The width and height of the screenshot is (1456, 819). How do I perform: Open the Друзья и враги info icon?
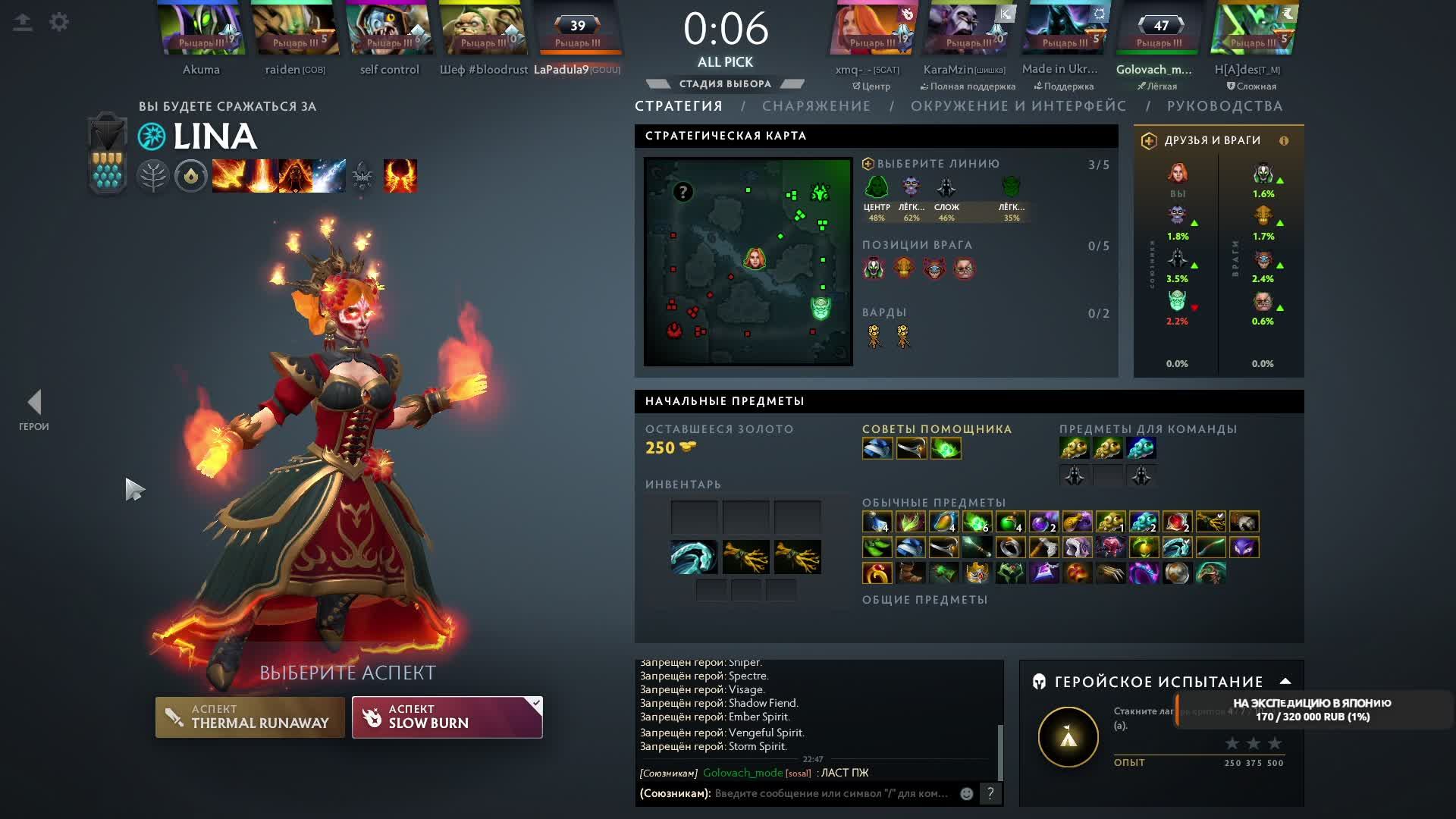click(1284, 140)
